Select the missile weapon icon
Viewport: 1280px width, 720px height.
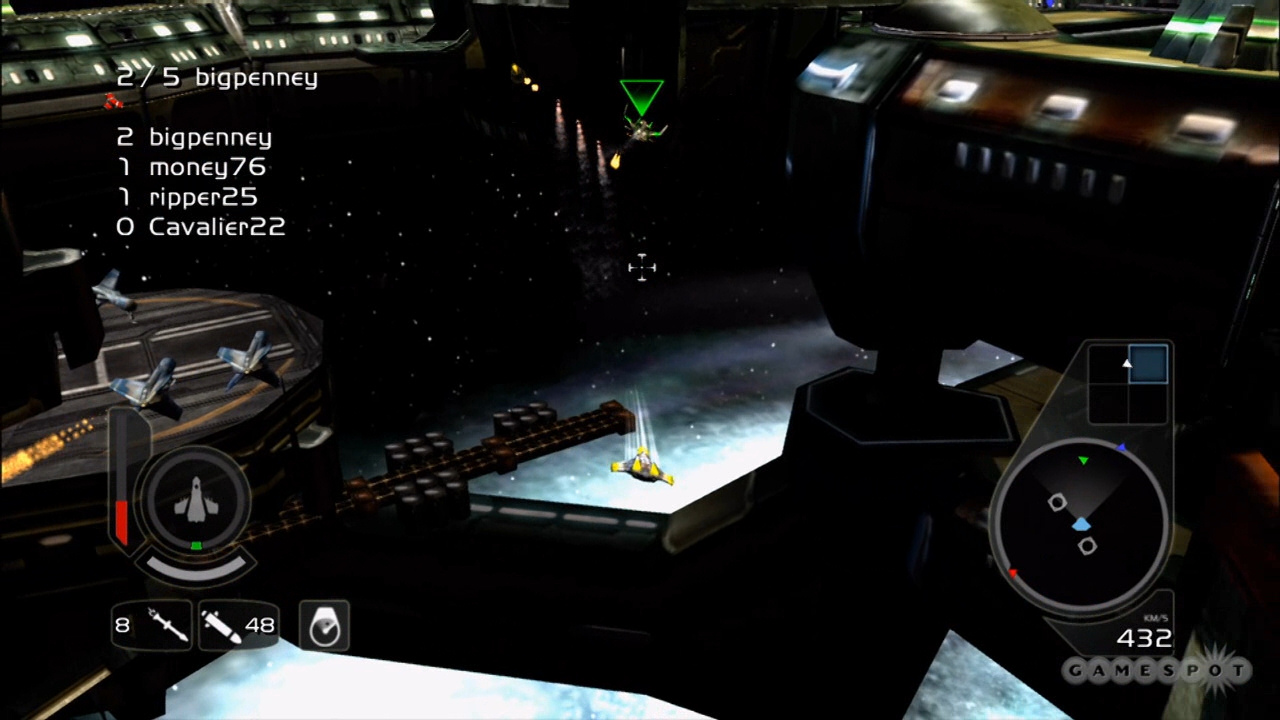point(167,626)
